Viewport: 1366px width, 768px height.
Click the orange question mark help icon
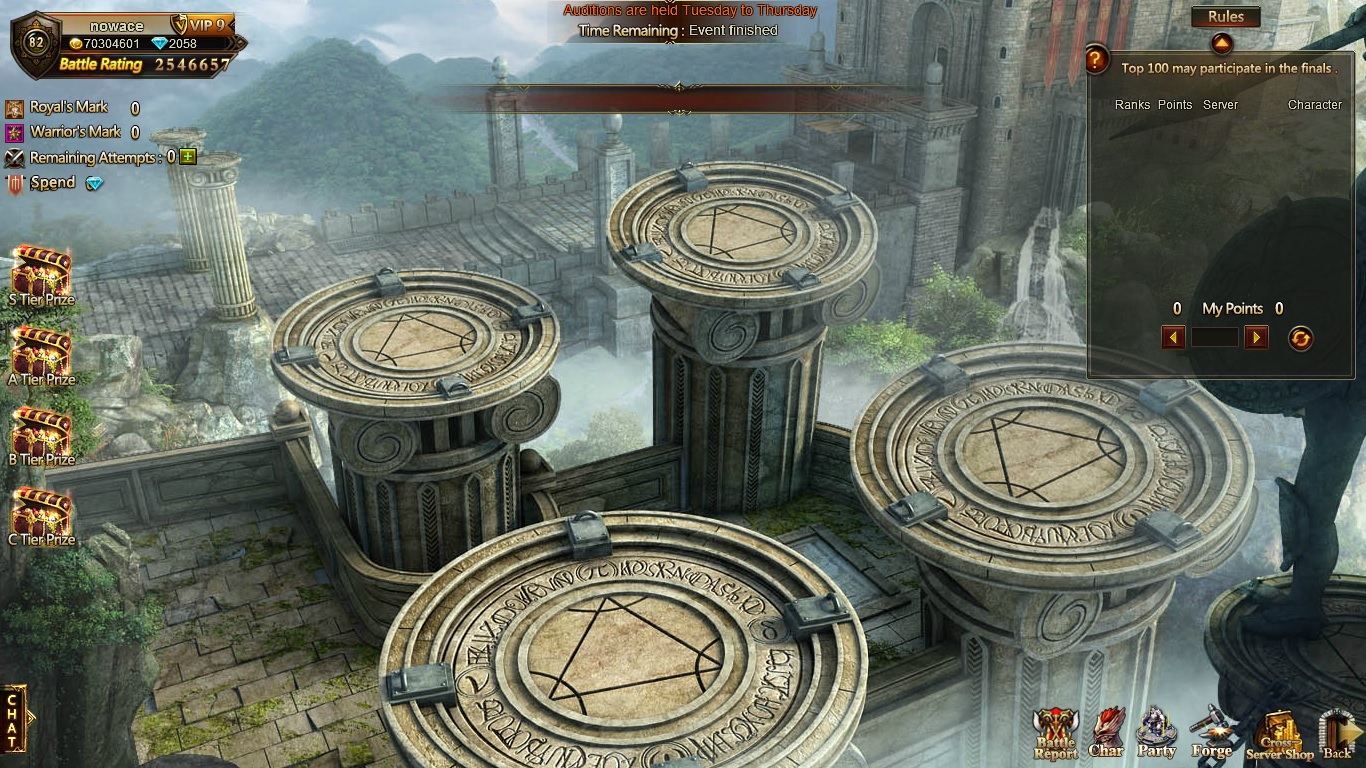click(1097, 59)
